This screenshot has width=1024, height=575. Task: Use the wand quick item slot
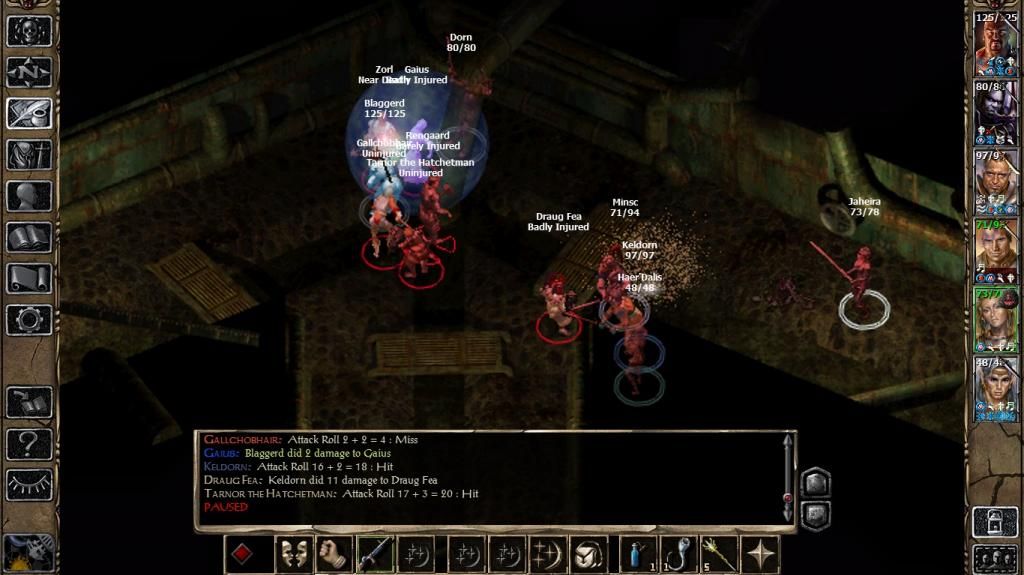click(720, 554)
